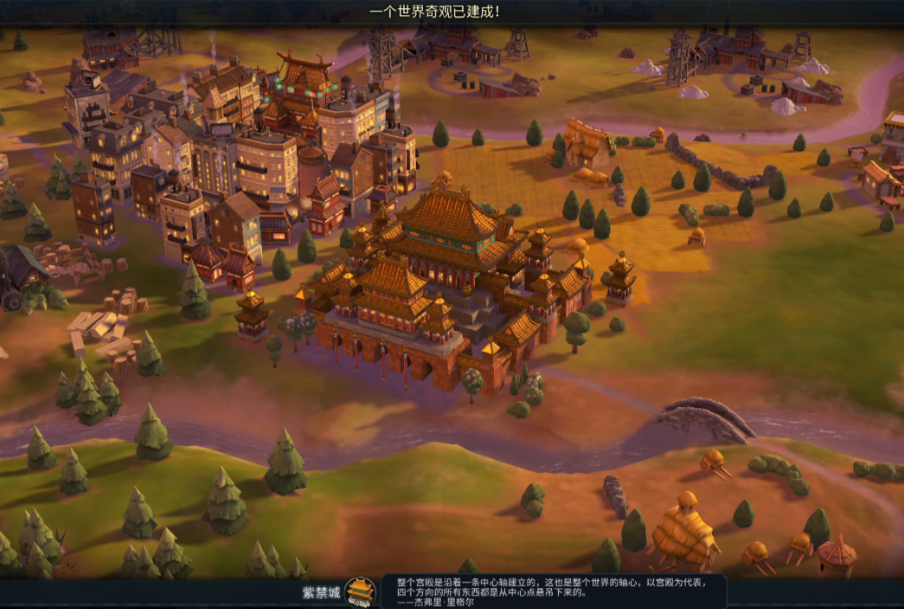Click the Forbidden City wonder icon

(x=360, y=591)
